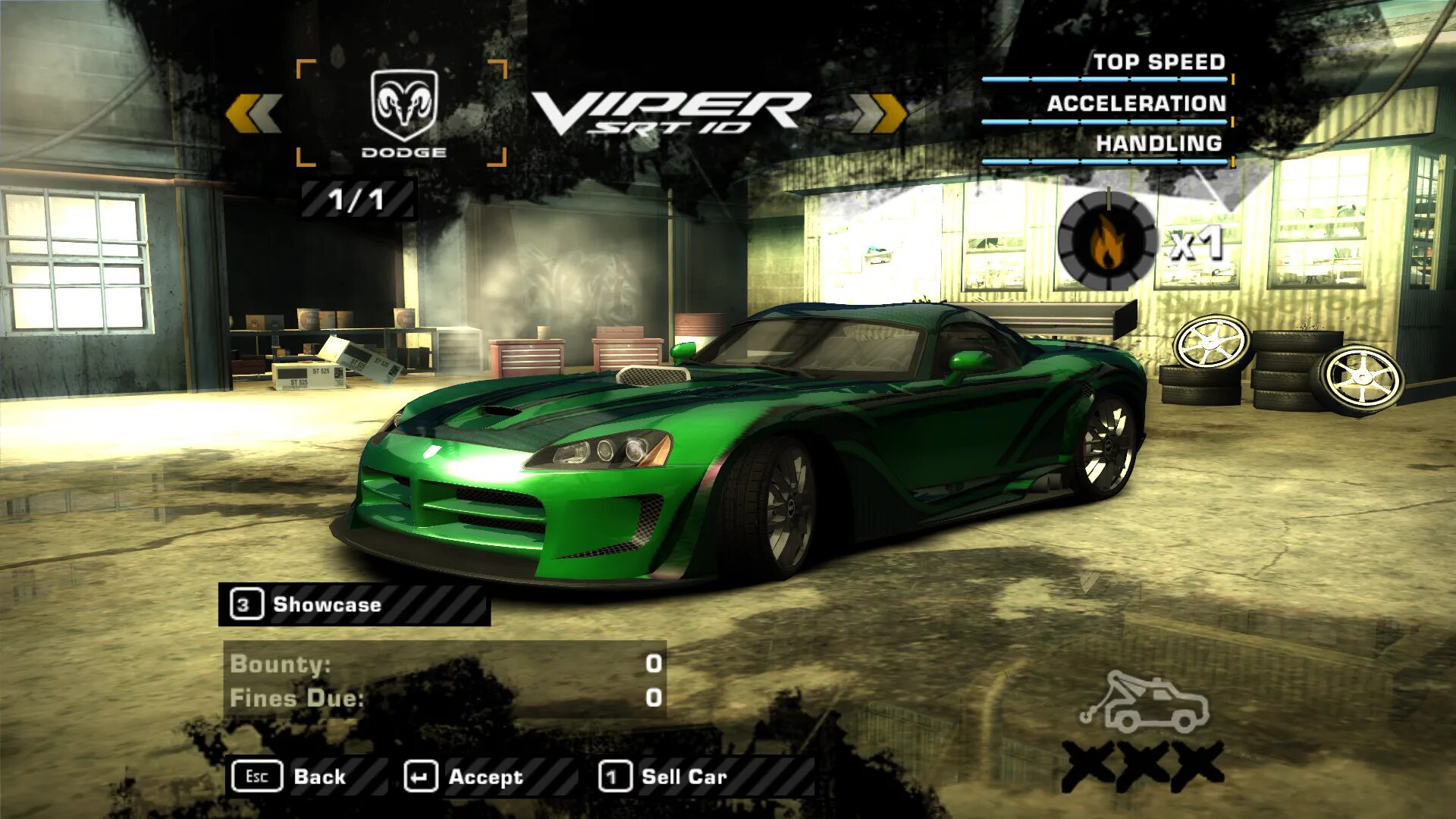Select the previous car with left arrow
This screenshot has width=1456, height=819.
click(x=254, y=114)
